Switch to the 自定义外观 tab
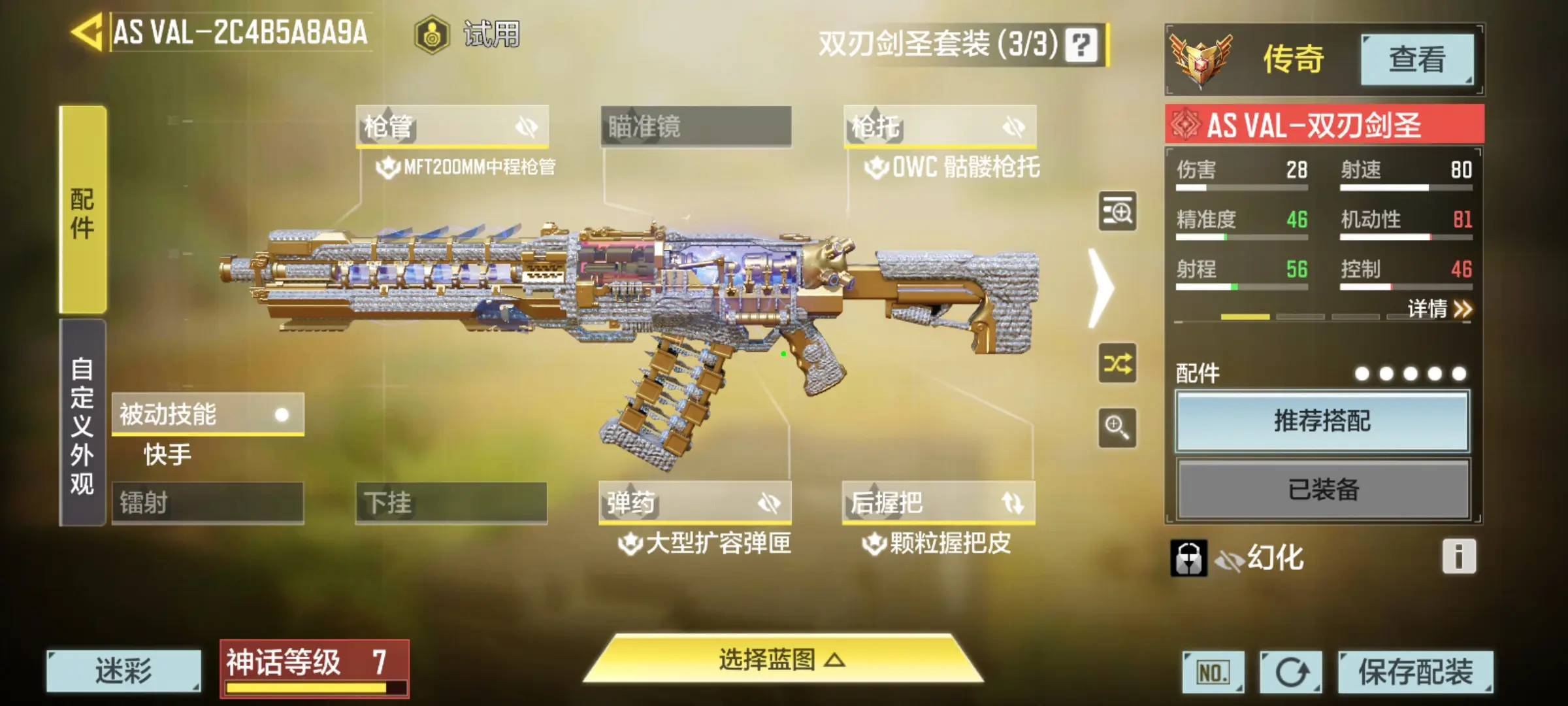Viewport: 1568px width, 706px height. click(83, 424)
